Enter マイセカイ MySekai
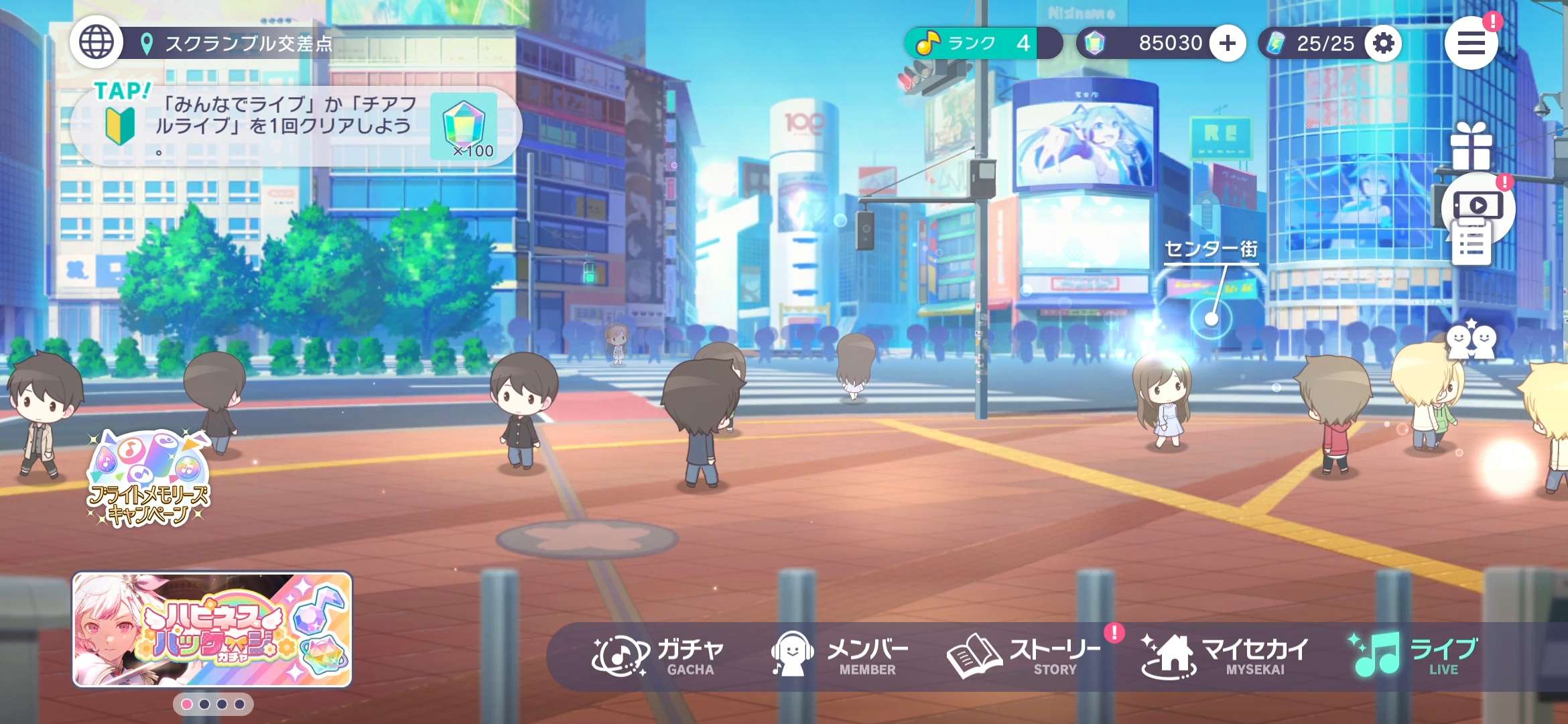Image resolution: width=1568 pixels, height=724 pixels. coord(1225,656)
